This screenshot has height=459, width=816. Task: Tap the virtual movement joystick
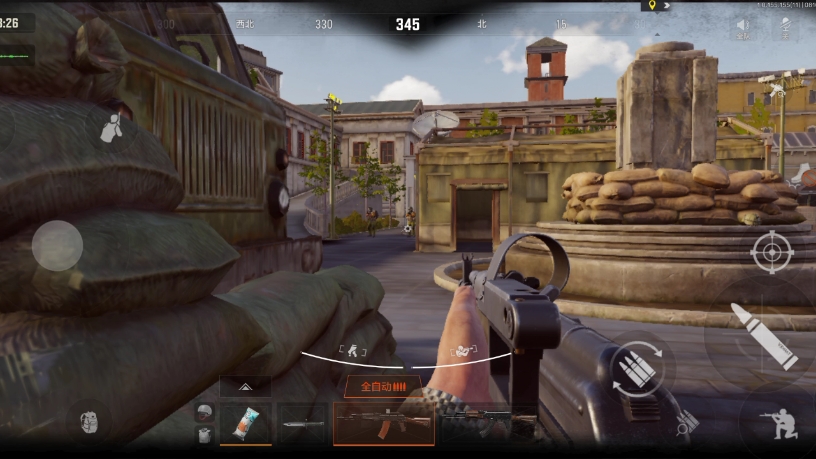click(57, 245)
